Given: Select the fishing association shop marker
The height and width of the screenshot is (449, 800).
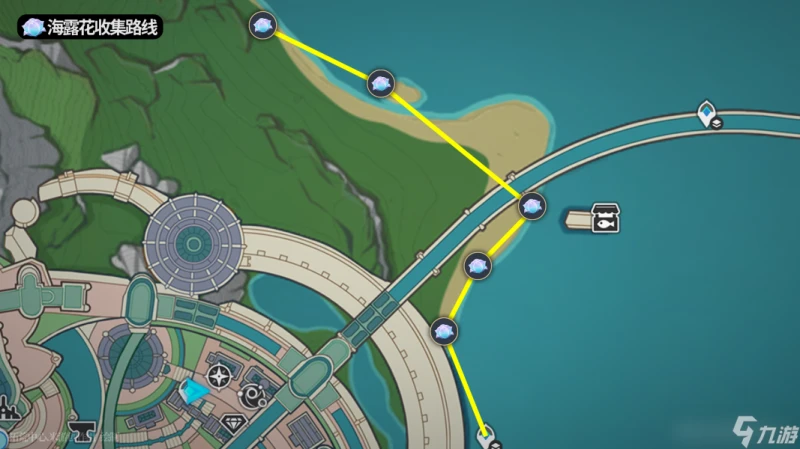Looking at the screenshot, I should click(x=604, y=217).
